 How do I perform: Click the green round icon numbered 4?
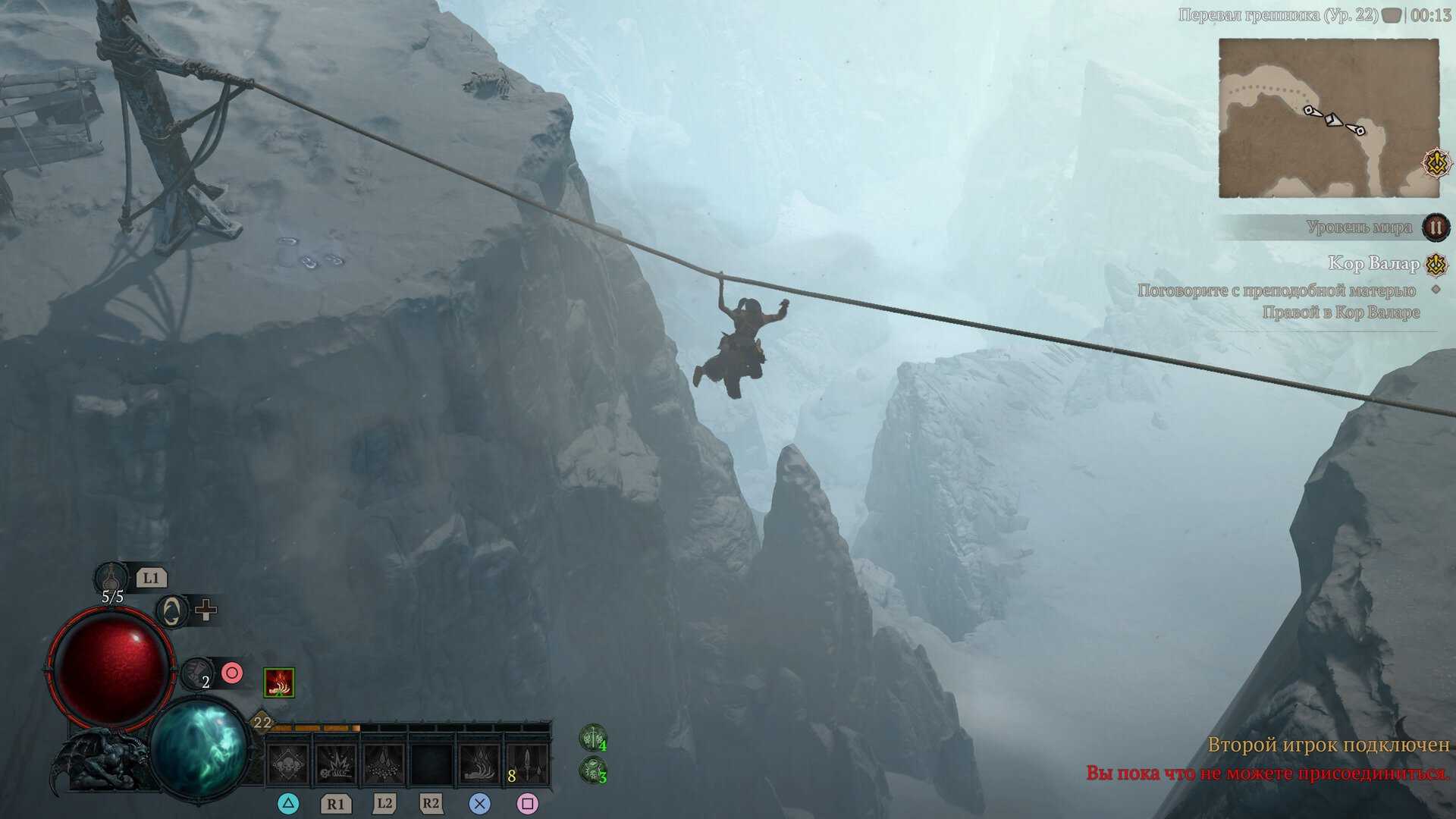(592, 738)
